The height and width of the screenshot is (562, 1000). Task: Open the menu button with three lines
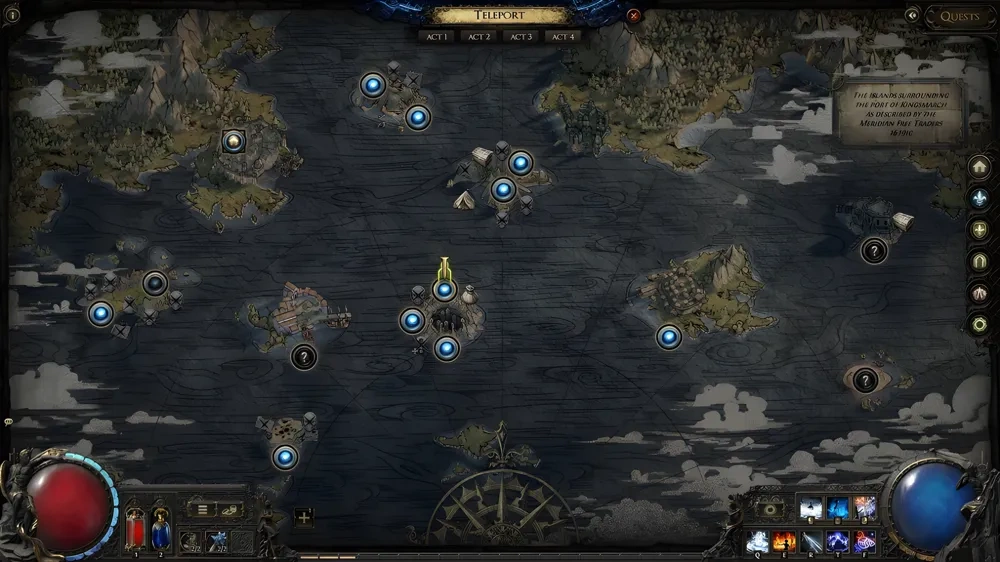tap(202, 510)
